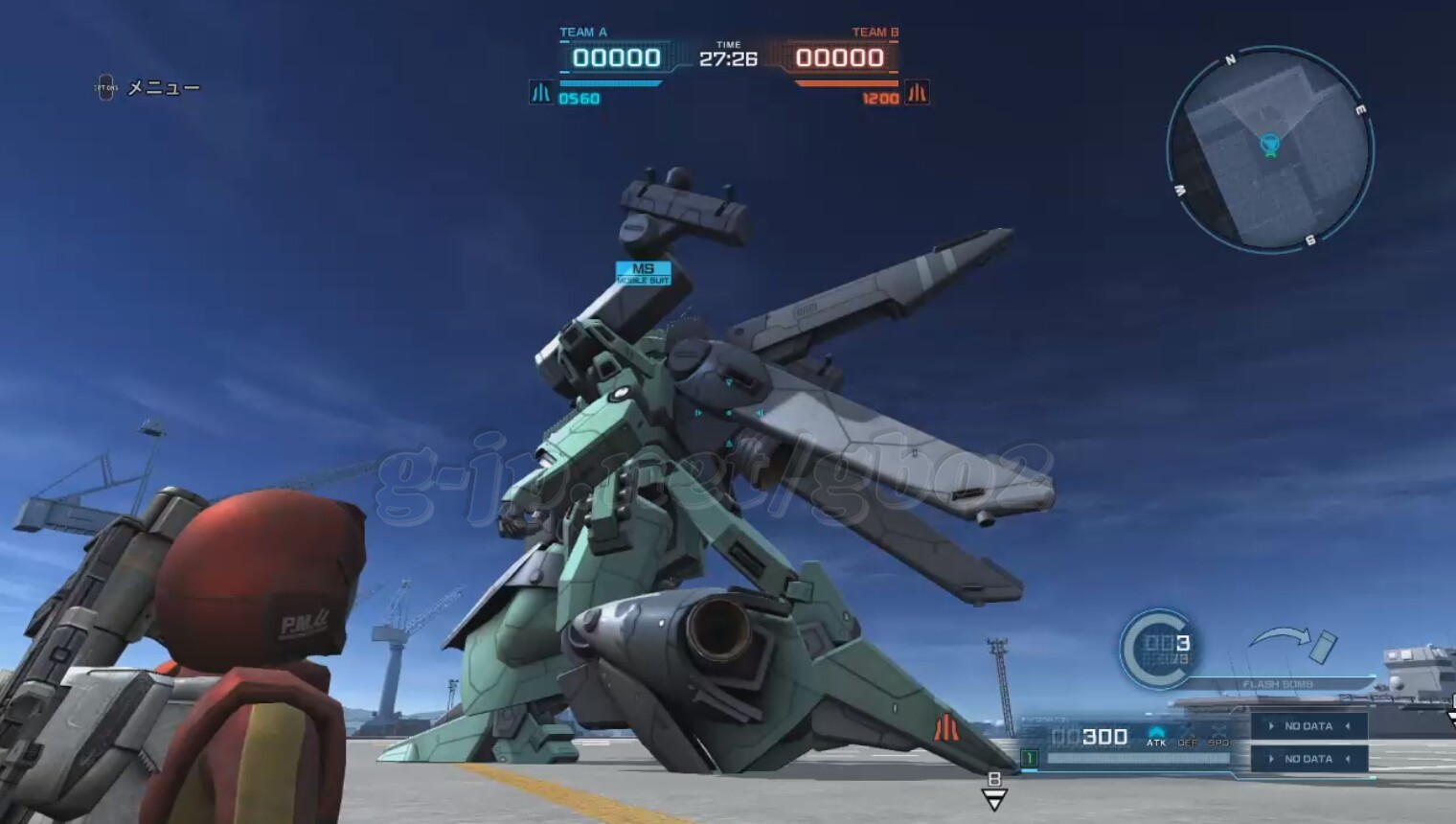Select the MS mobile suit marker
This screenshot has width=1456, height=824.
643,273
